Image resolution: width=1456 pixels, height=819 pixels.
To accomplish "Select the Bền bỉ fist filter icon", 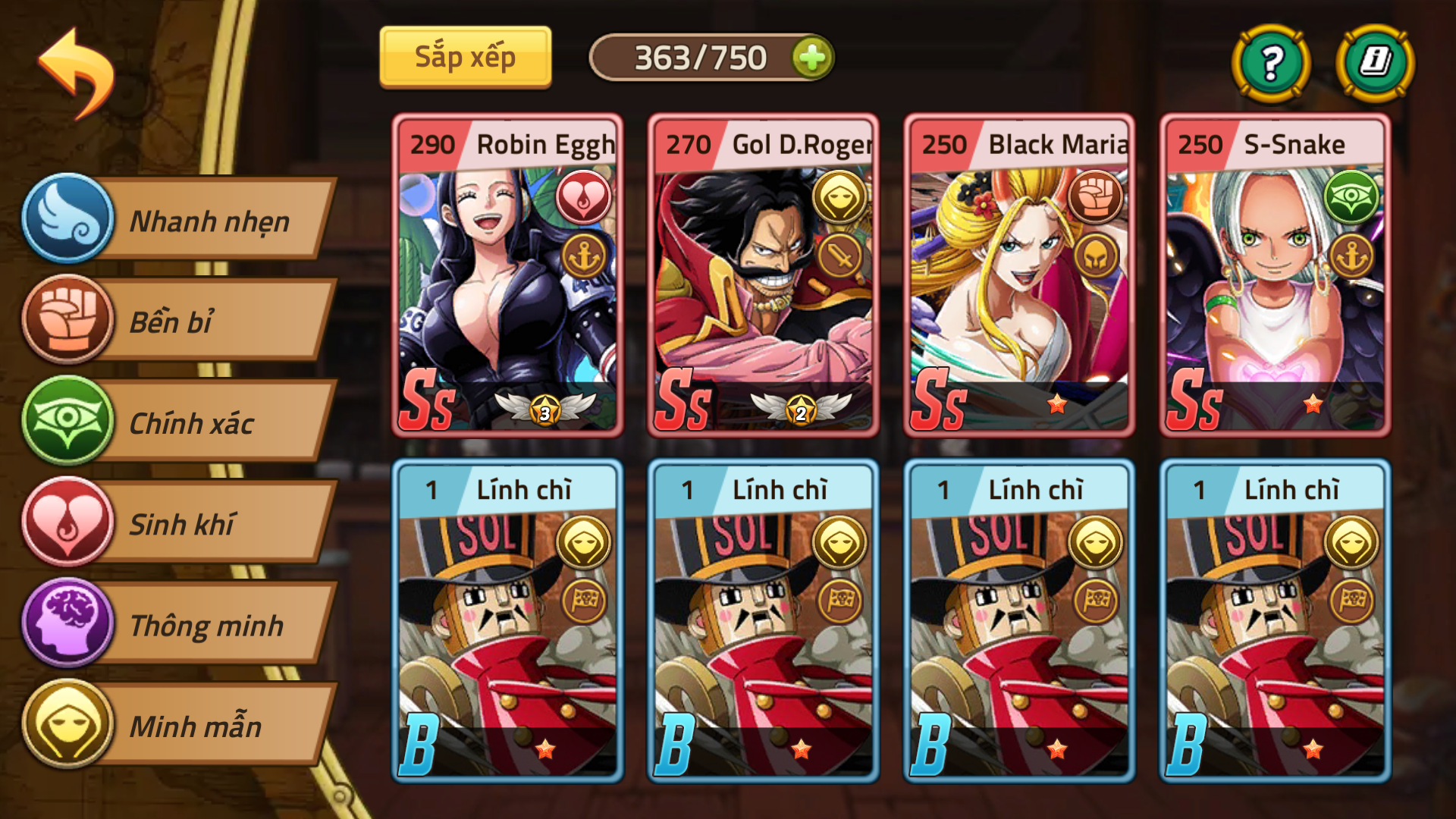I will 67,321.
